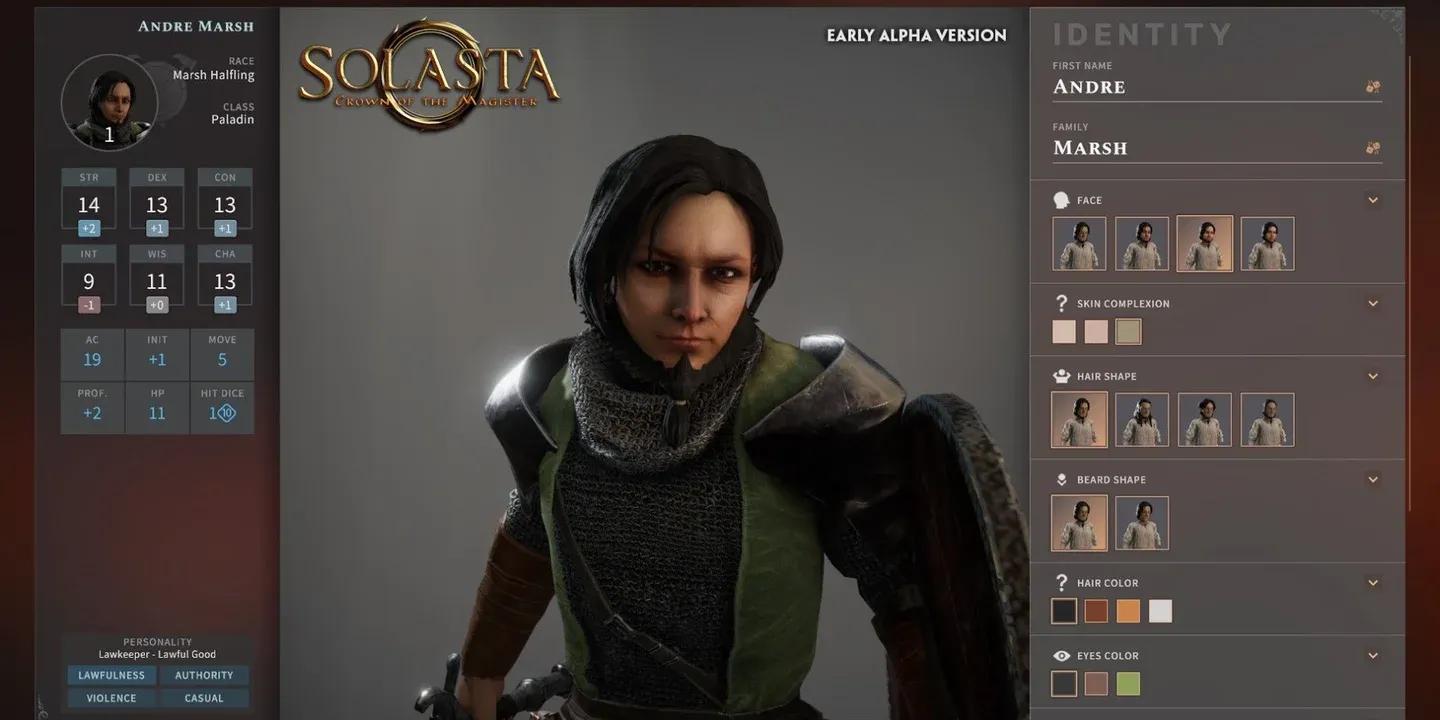Select the Andre Marsh character portrait
Screen dimensions: 1440x720
click(x=109, y=102)
